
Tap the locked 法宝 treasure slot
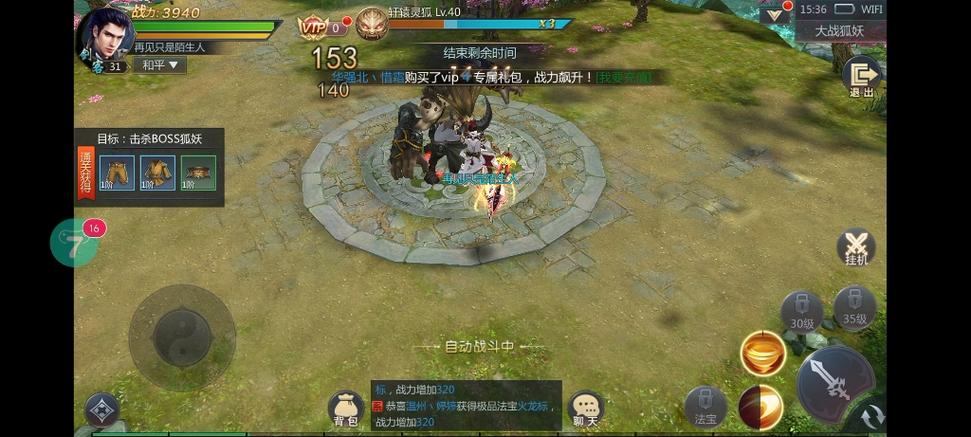(x=705, y=407)
